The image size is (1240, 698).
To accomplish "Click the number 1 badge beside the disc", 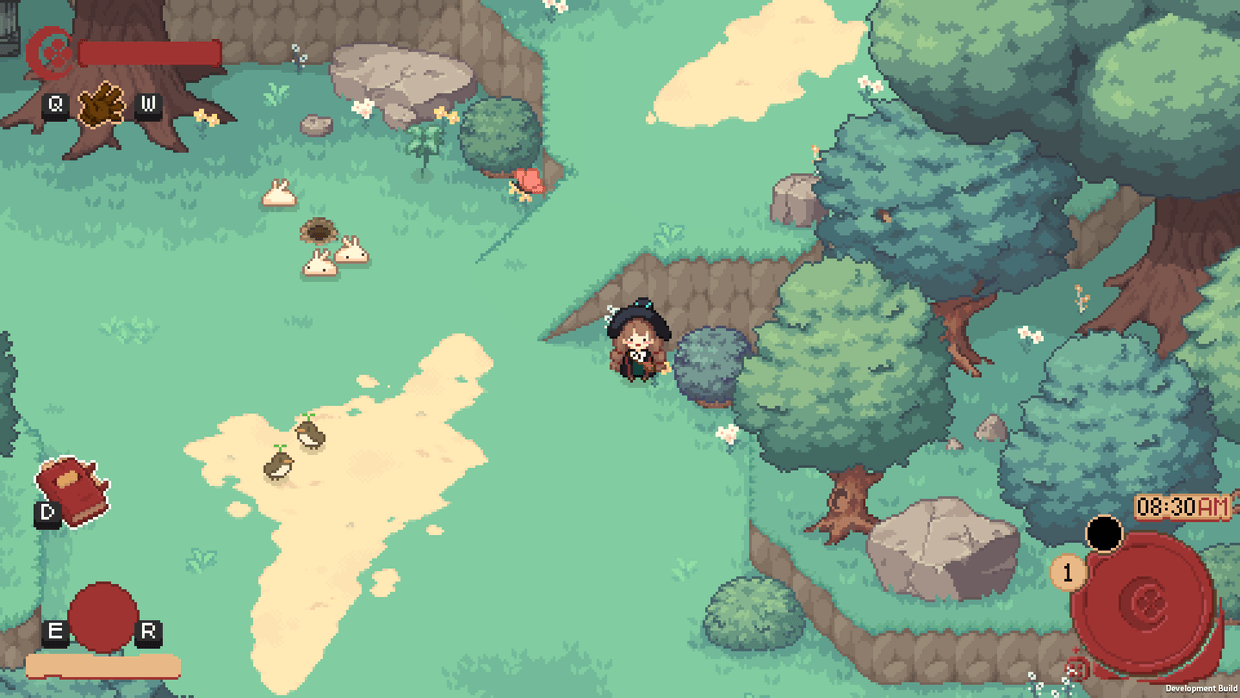I will pos(1068,573).
